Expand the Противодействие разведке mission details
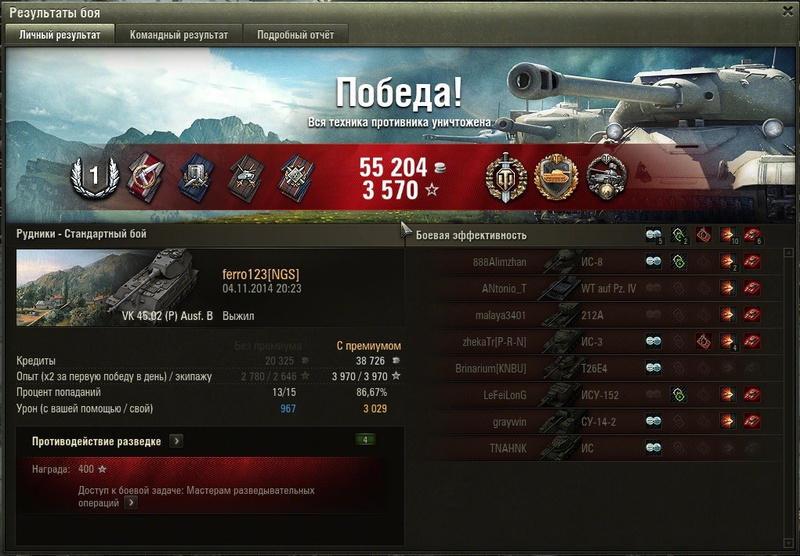The width and height of the screenshot is (800, 556). (176, 440)
